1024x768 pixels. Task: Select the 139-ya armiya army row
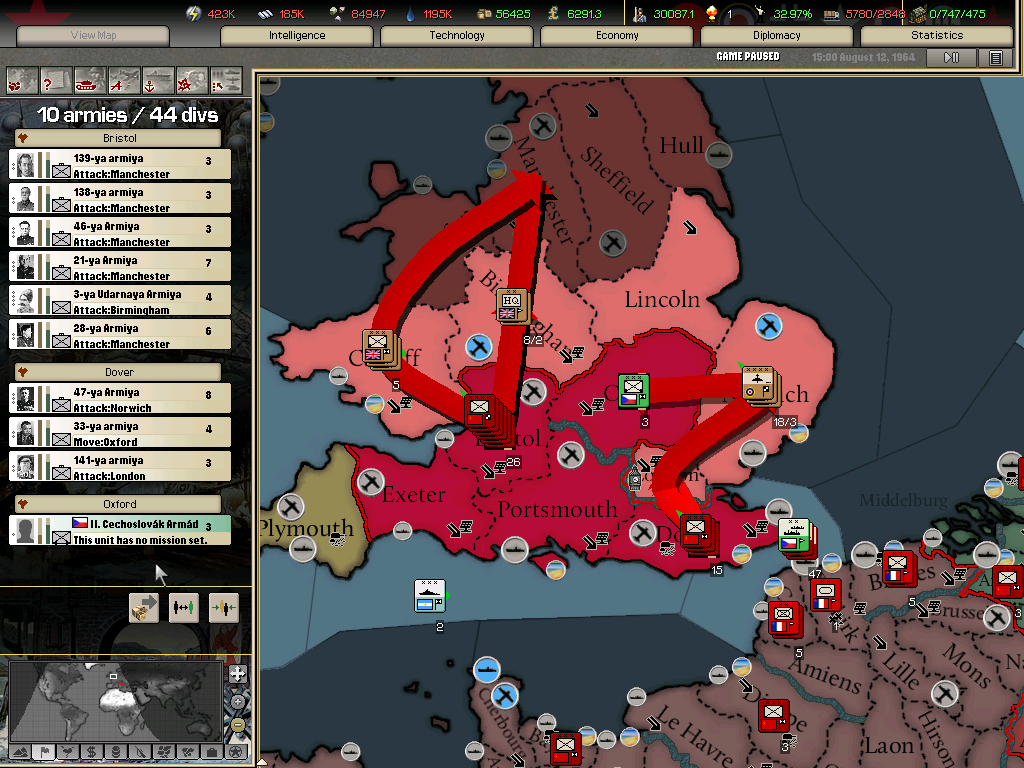coord(120,165)
